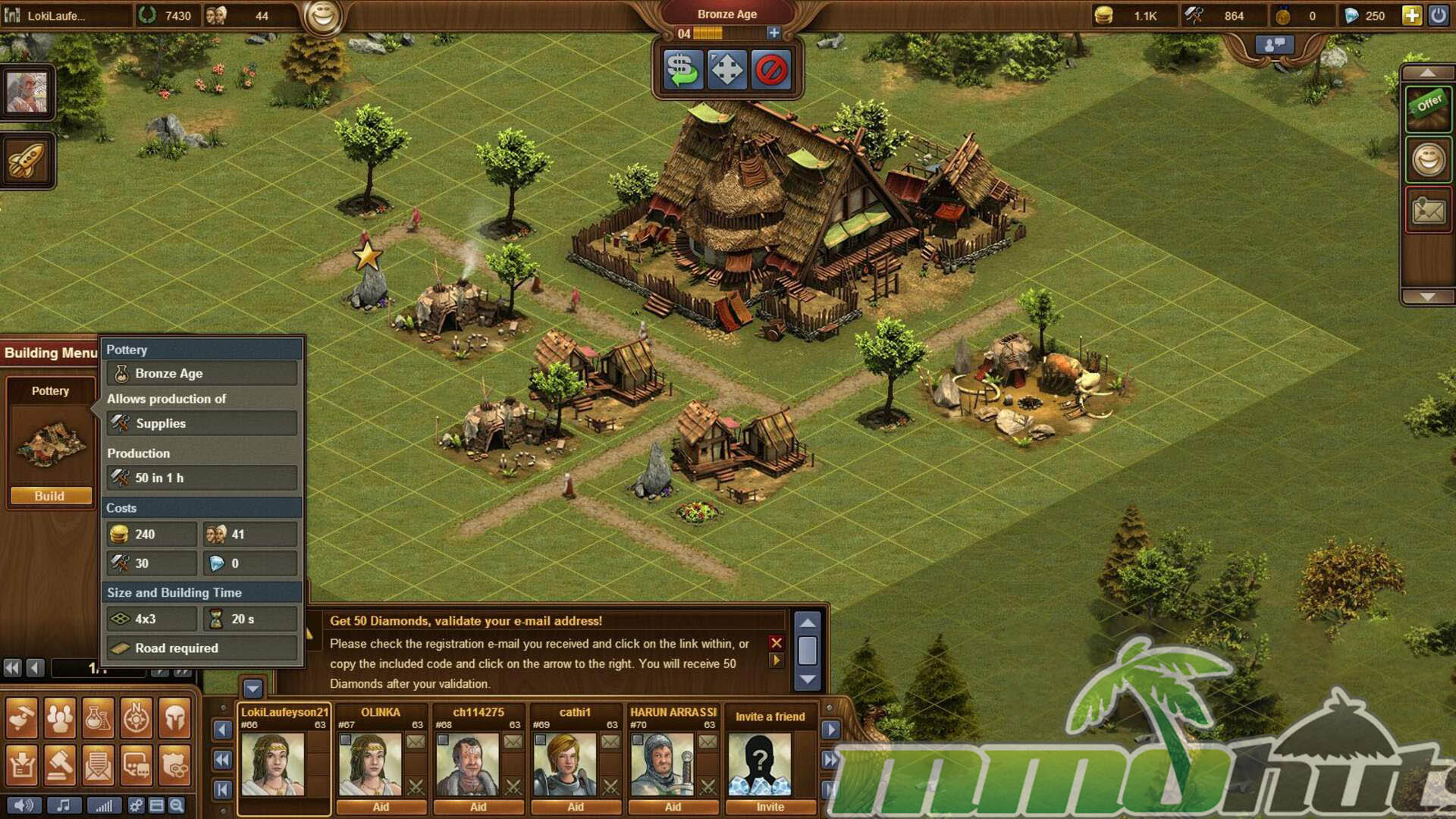Toggle sound effects speaker button

point(24,805)
